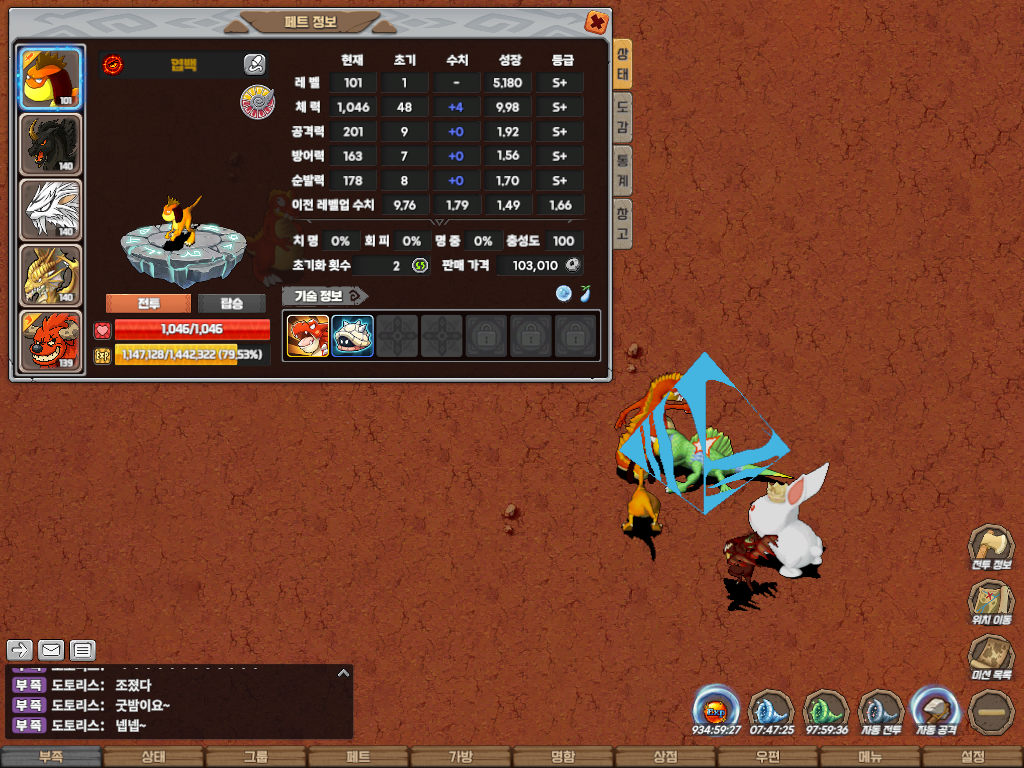This screenshot has width=1024, height=768.
Task: Choose the white beast pet portrait
Action: 50,210
